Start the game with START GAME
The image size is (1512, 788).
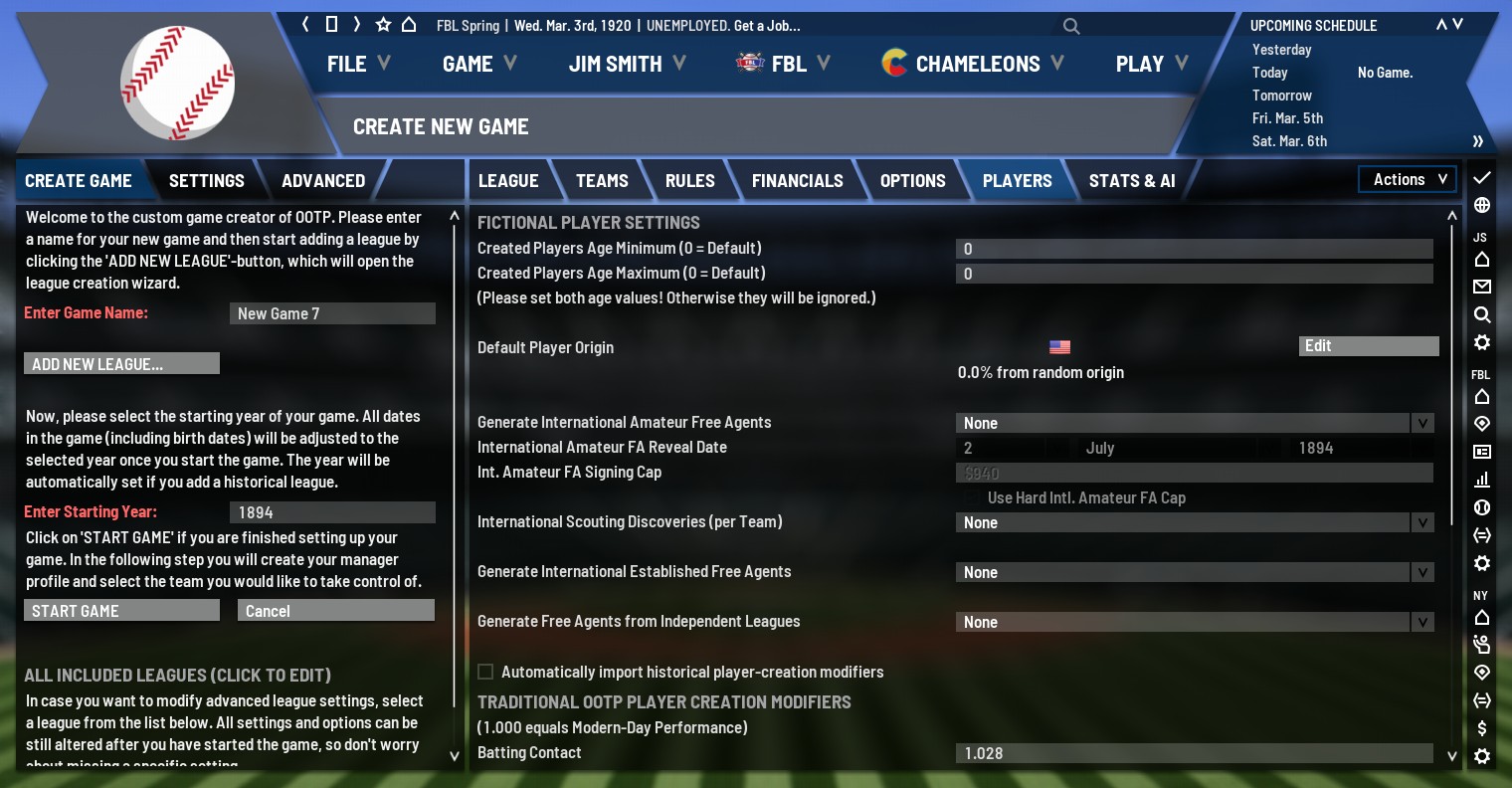121,611
